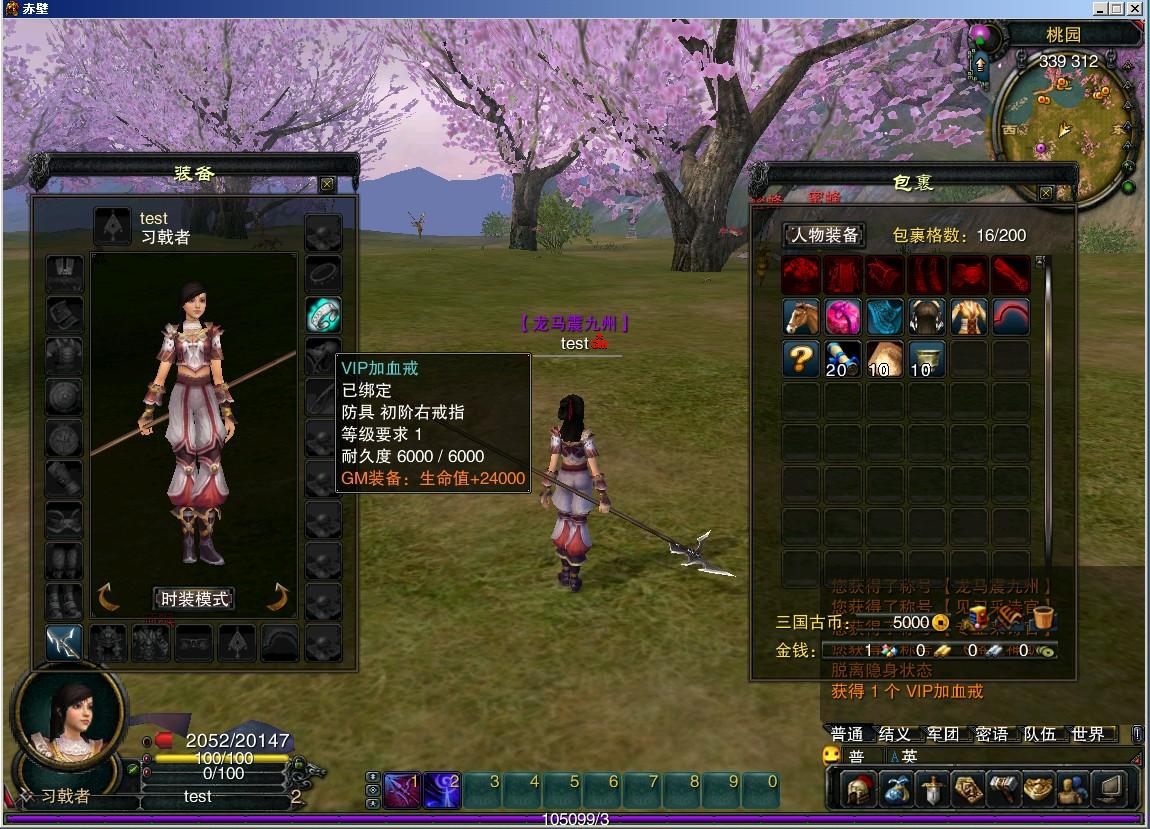Switch chat to the 军团 channel tab
Image resolution: width=1150 pixels, height=829 pixels.
pos(943,734)
